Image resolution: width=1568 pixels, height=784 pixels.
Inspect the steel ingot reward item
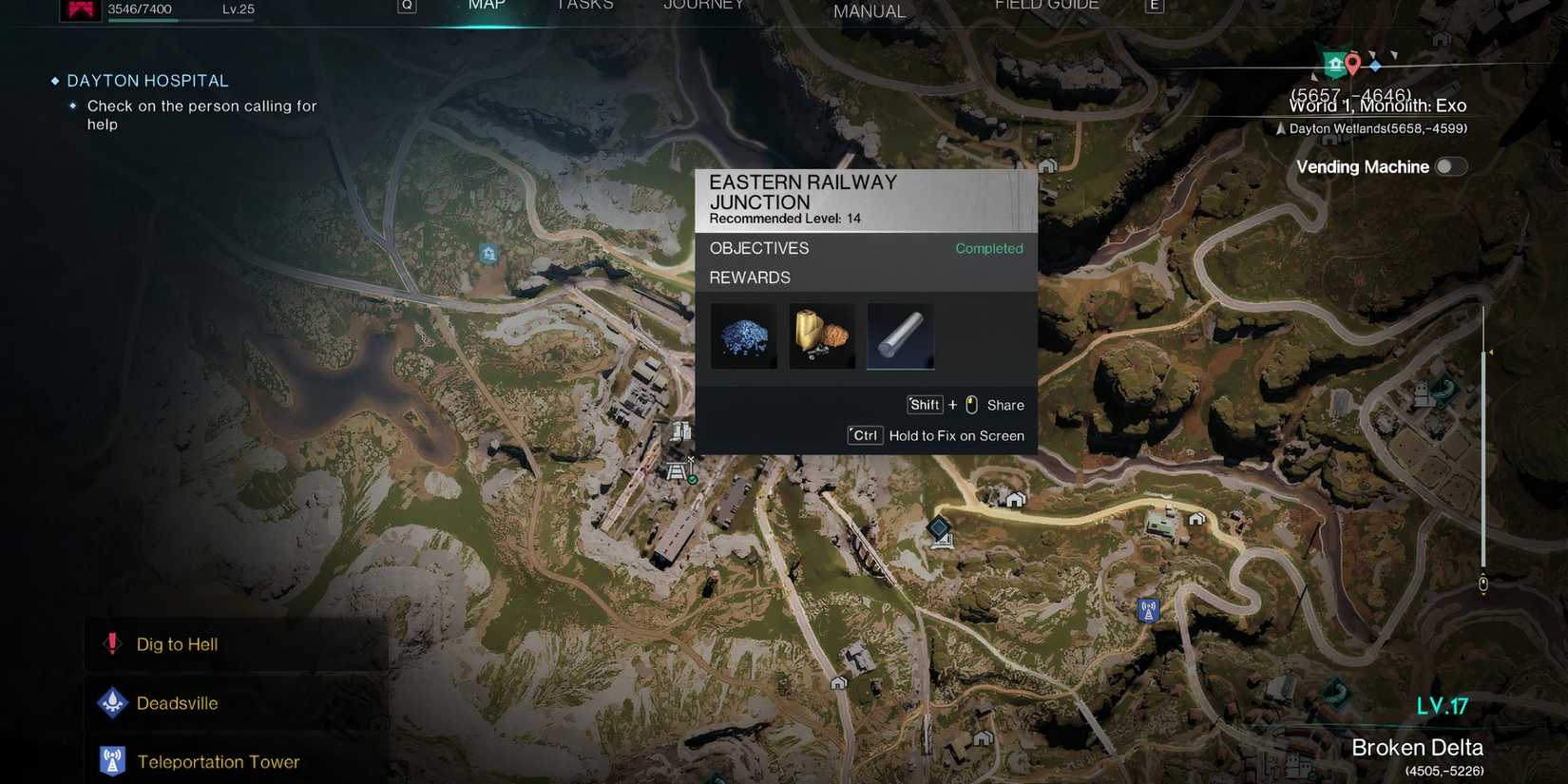(900, 336)
